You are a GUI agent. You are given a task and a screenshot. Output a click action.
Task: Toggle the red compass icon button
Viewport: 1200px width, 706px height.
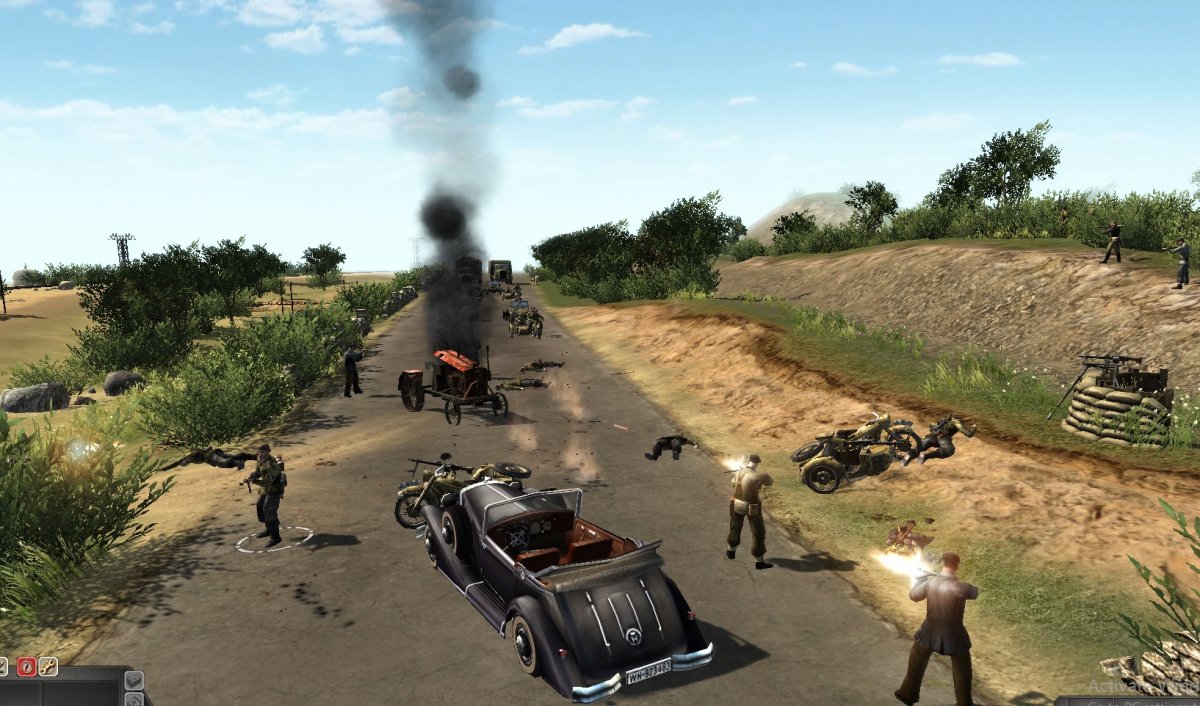point(26,666)
